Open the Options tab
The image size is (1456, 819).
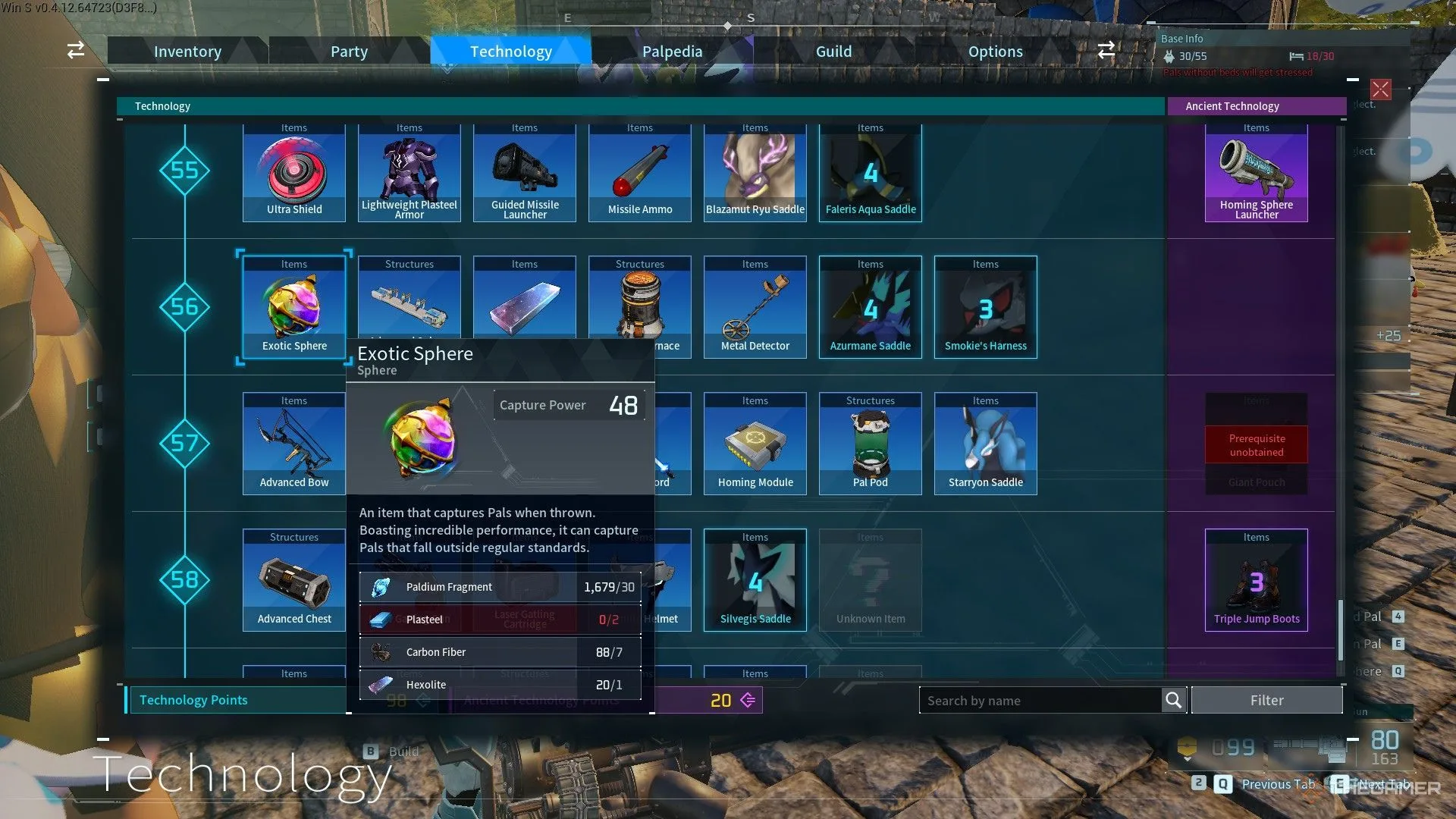click(x=995, y=52)
